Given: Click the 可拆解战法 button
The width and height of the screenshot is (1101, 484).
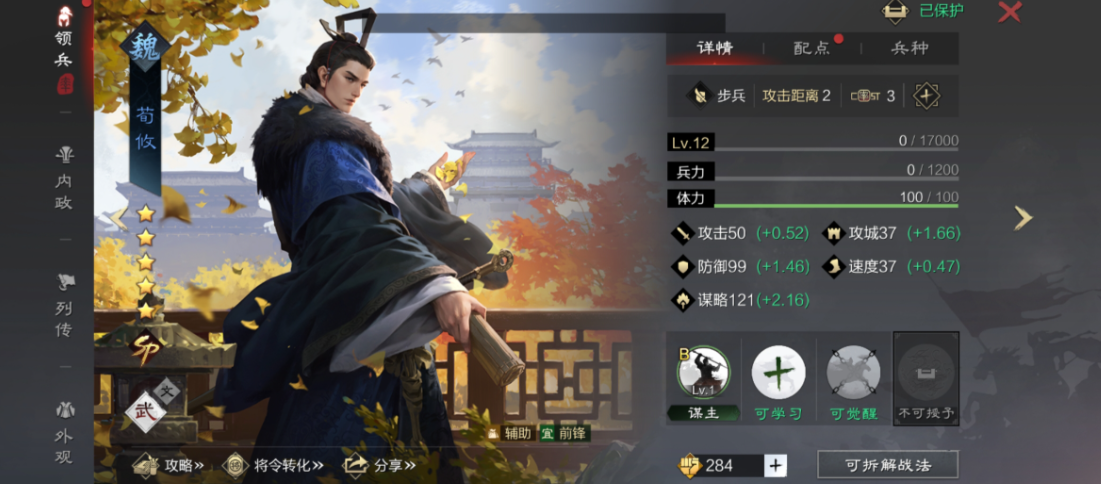Looking at the screenshot, I should [887, 465].
